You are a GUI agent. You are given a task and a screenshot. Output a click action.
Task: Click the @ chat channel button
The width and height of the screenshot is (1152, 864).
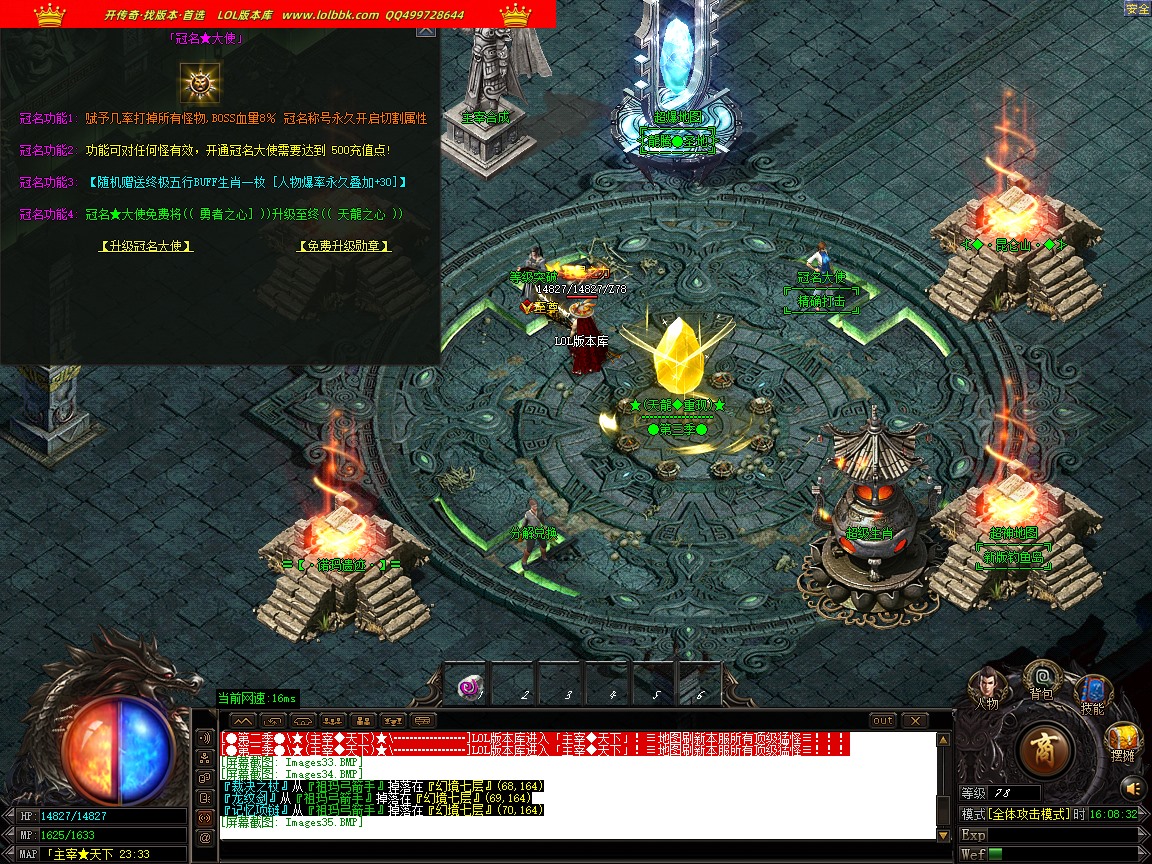206,836
